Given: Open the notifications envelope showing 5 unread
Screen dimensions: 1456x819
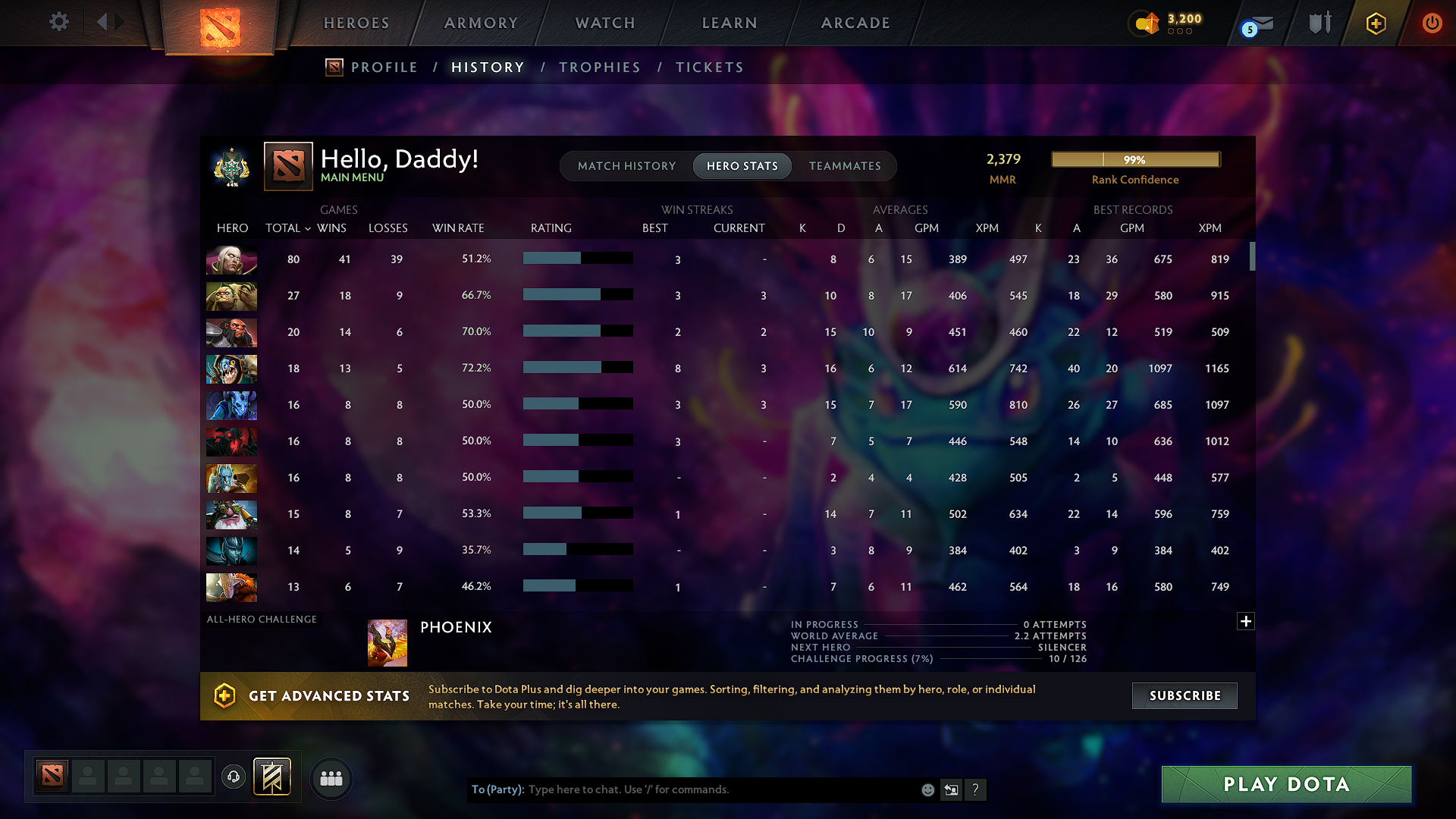Looking at the screenshot, I should (1257, 24).
